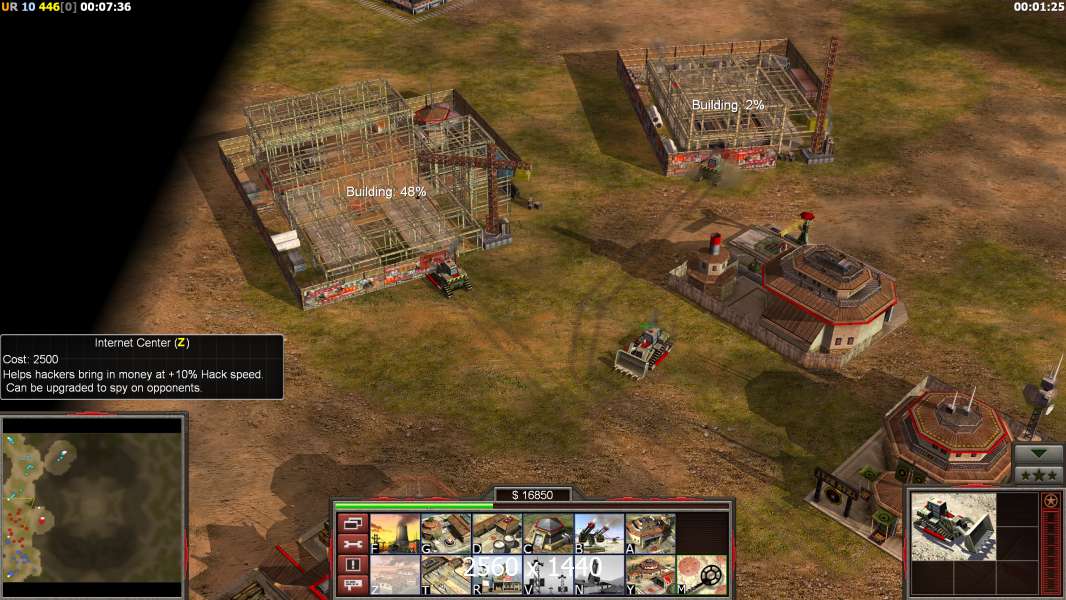Screen dimensions: 1066x600
Task: Click the wrench button
Action: point(352,544)
